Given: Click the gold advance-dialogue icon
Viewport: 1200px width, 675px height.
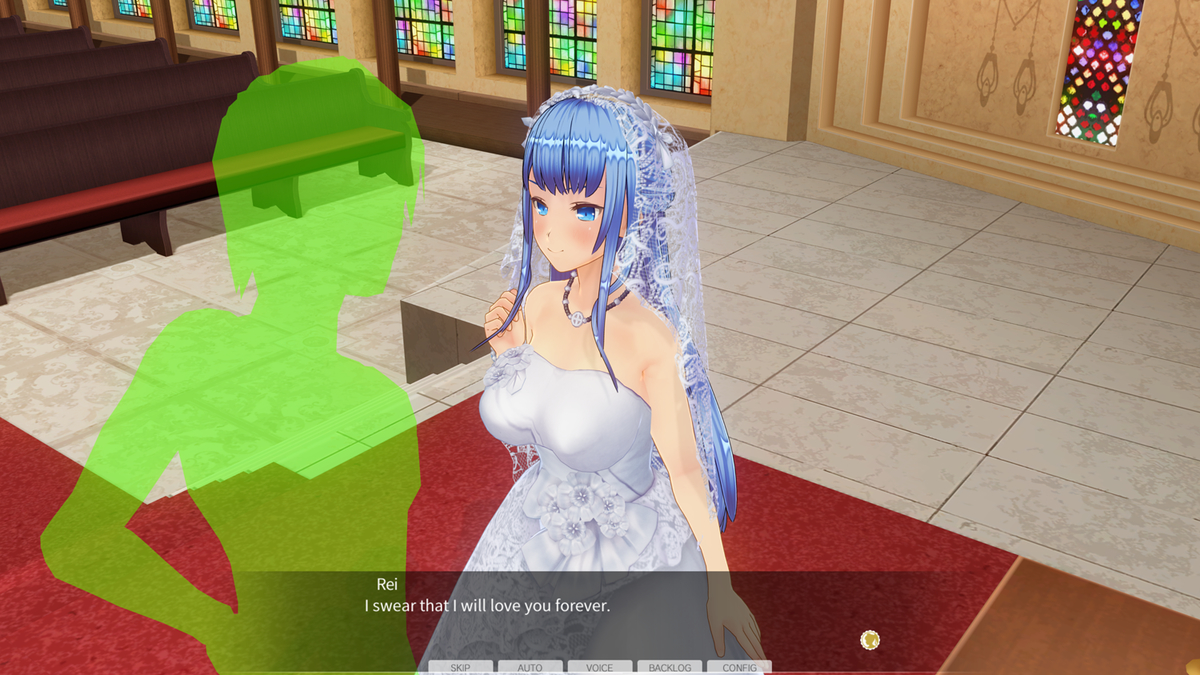Looking at the screenshot, I should 870,639.
